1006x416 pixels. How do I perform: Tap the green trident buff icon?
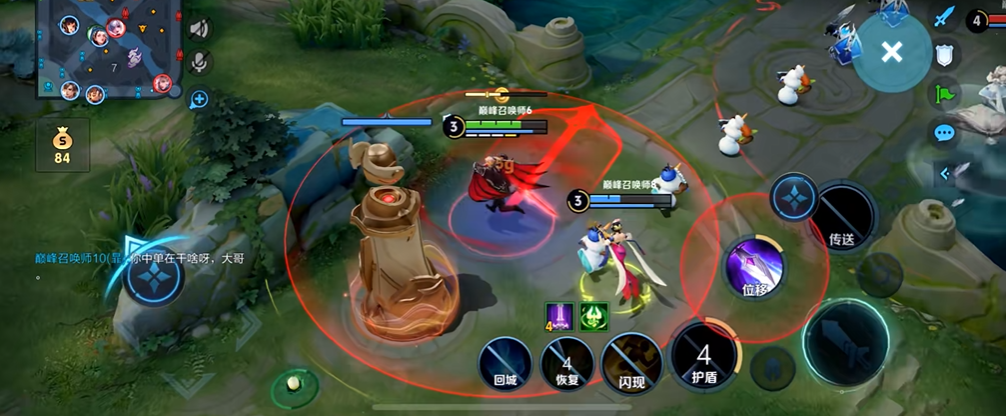(594, 315)
